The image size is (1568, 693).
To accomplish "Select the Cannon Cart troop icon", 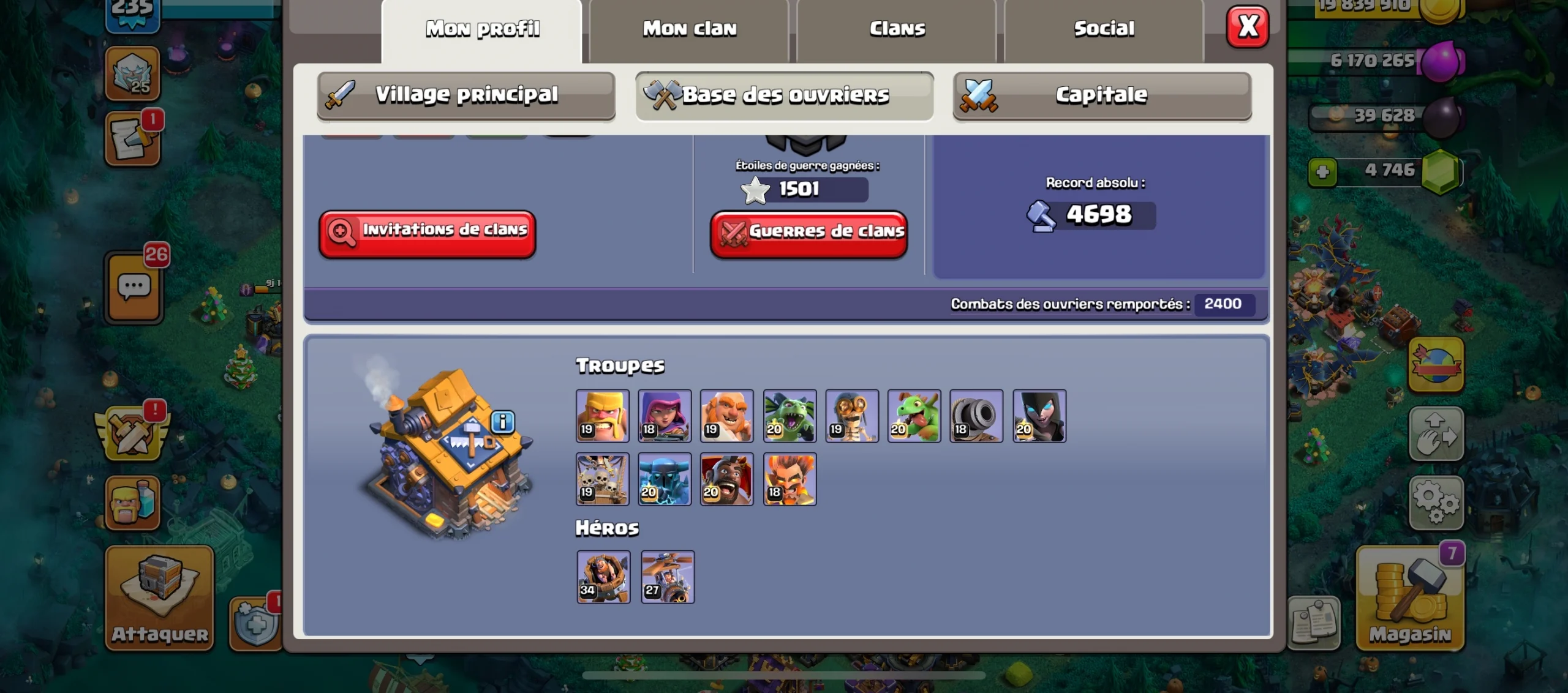I will (x=977, y=416).
